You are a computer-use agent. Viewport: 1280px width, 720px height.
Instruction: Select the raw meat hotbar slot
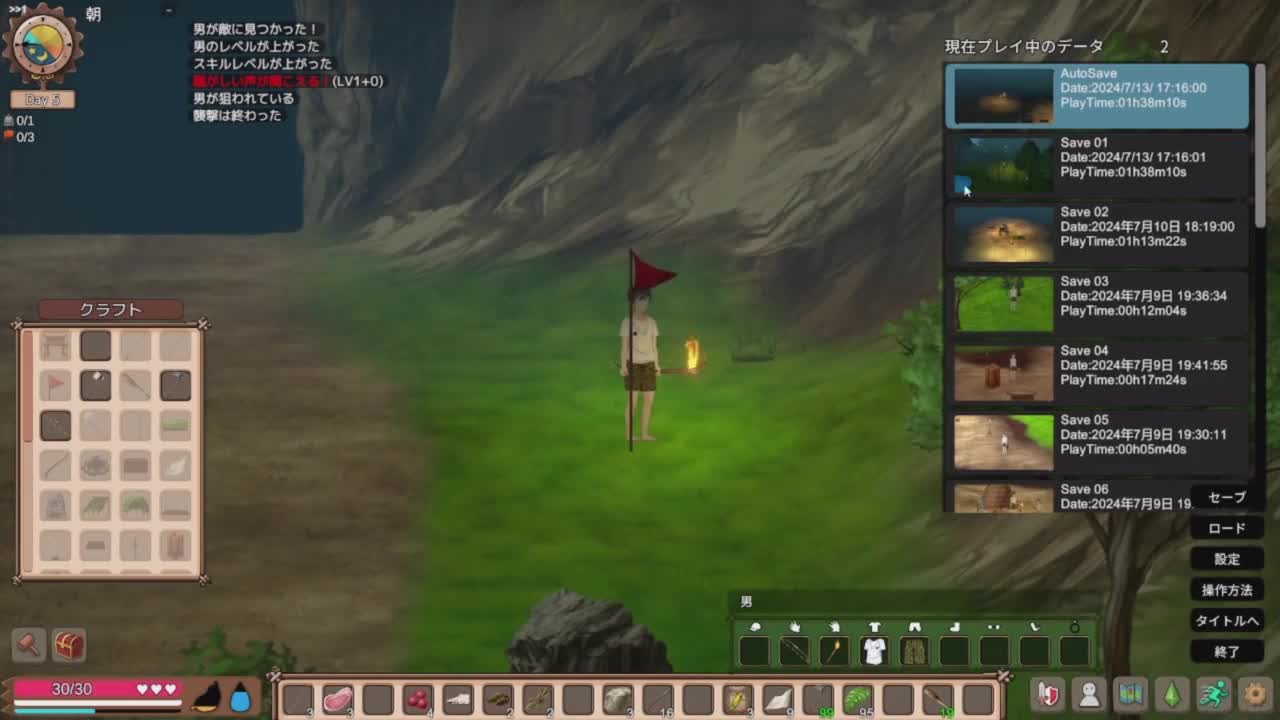click(338, 699)
